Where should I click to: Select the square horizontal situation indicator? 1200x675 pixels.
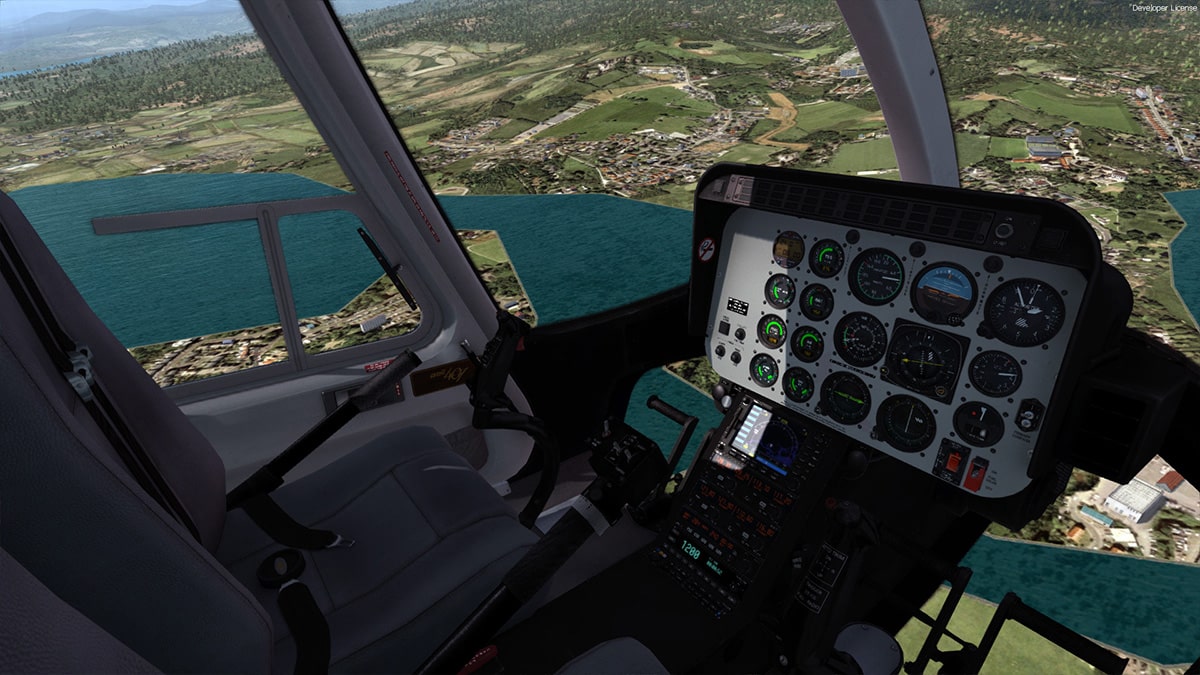925,358
